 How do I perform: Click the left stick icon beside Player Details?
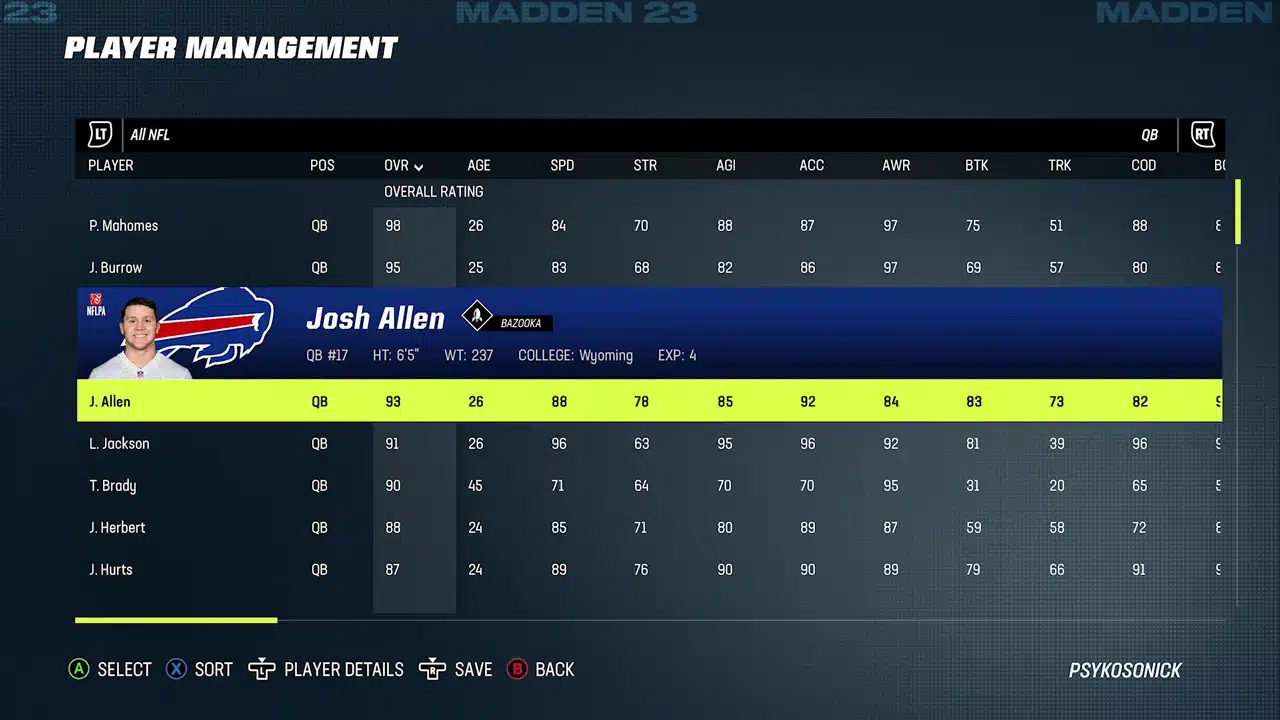261,669
